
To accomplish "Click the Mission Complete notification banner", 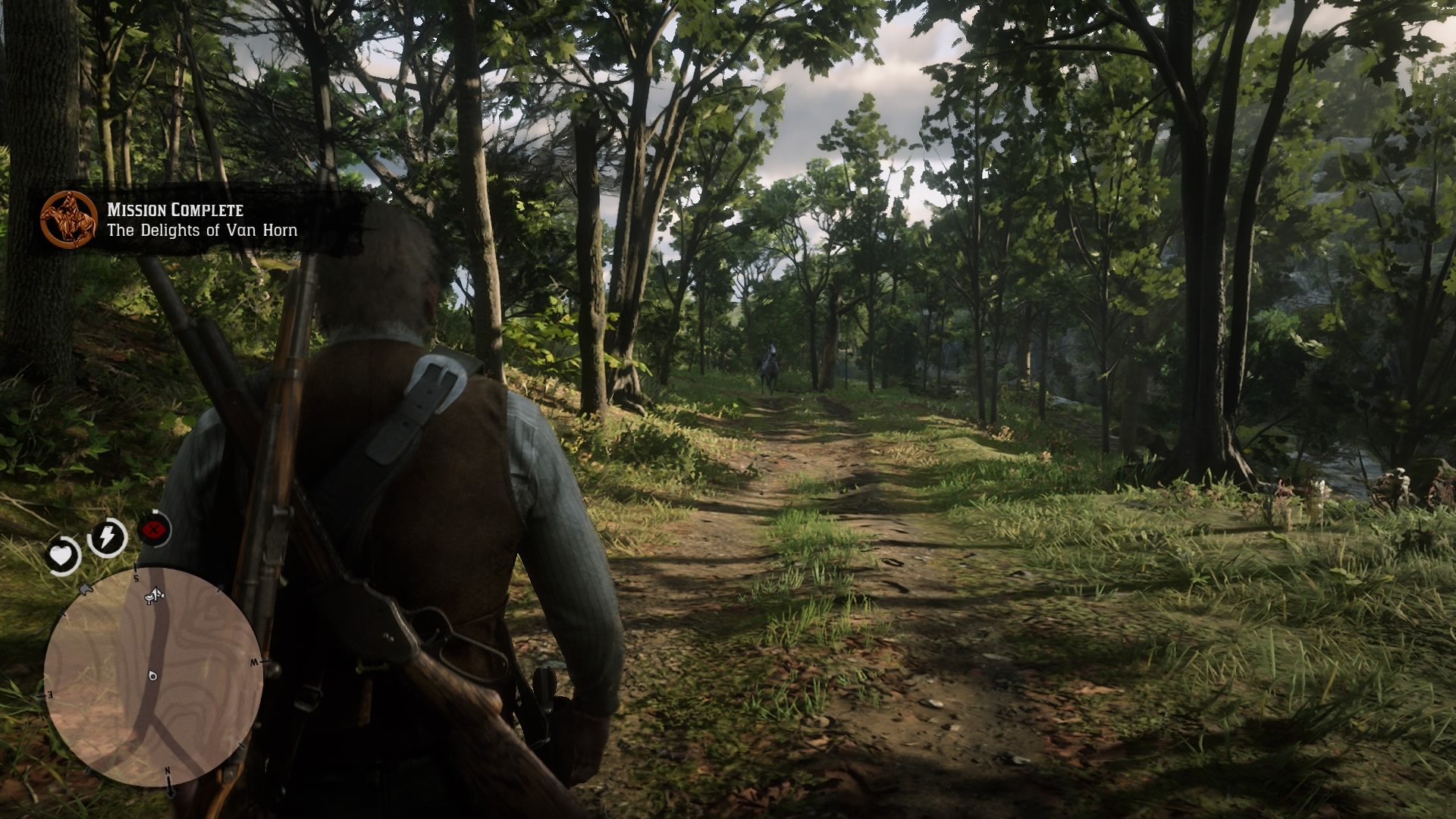I will click(x=197, y=220).
